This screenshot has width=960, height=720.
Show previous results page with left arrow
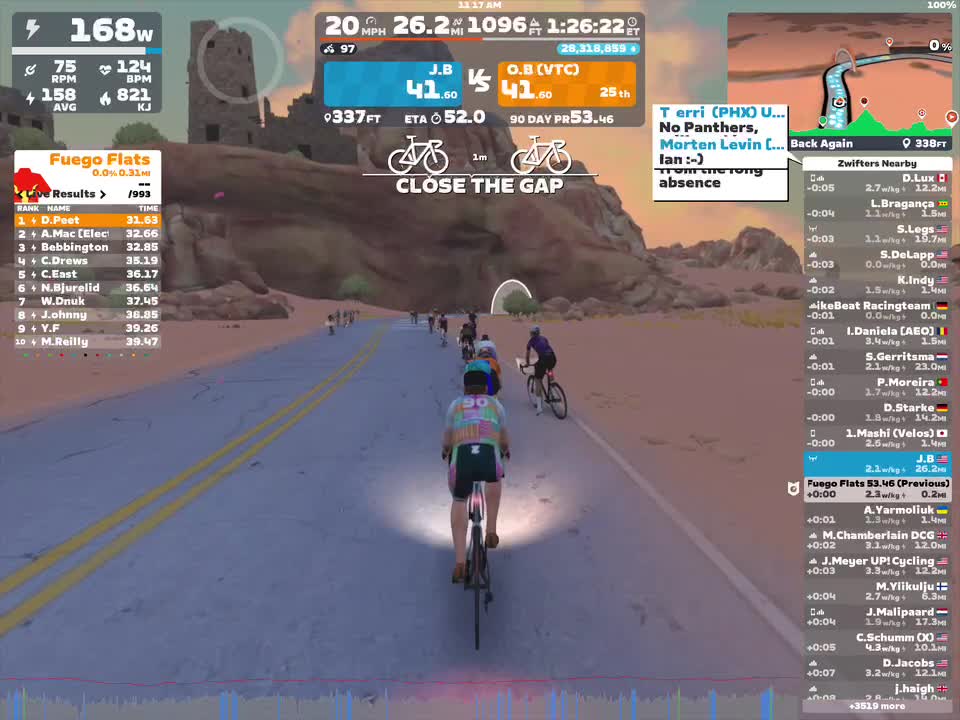pos(21,194)
